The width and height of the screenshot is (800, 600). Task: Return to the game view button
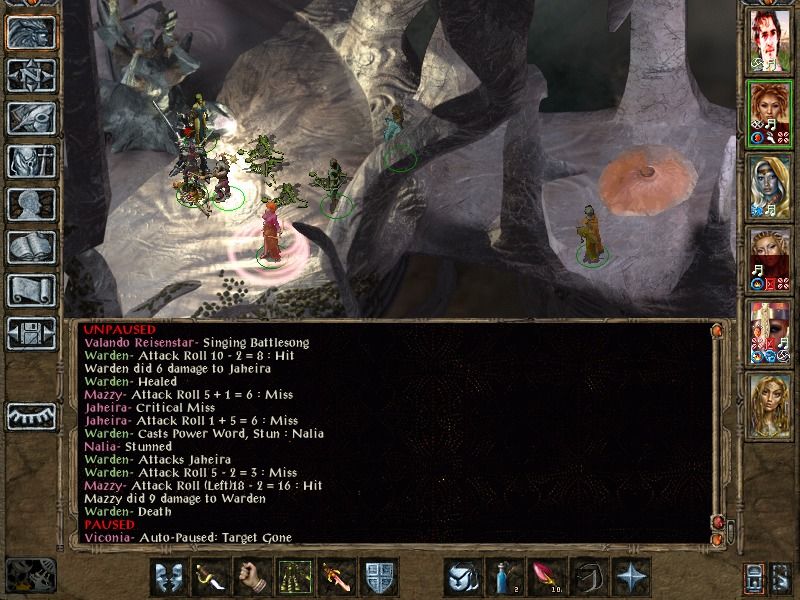31,33
